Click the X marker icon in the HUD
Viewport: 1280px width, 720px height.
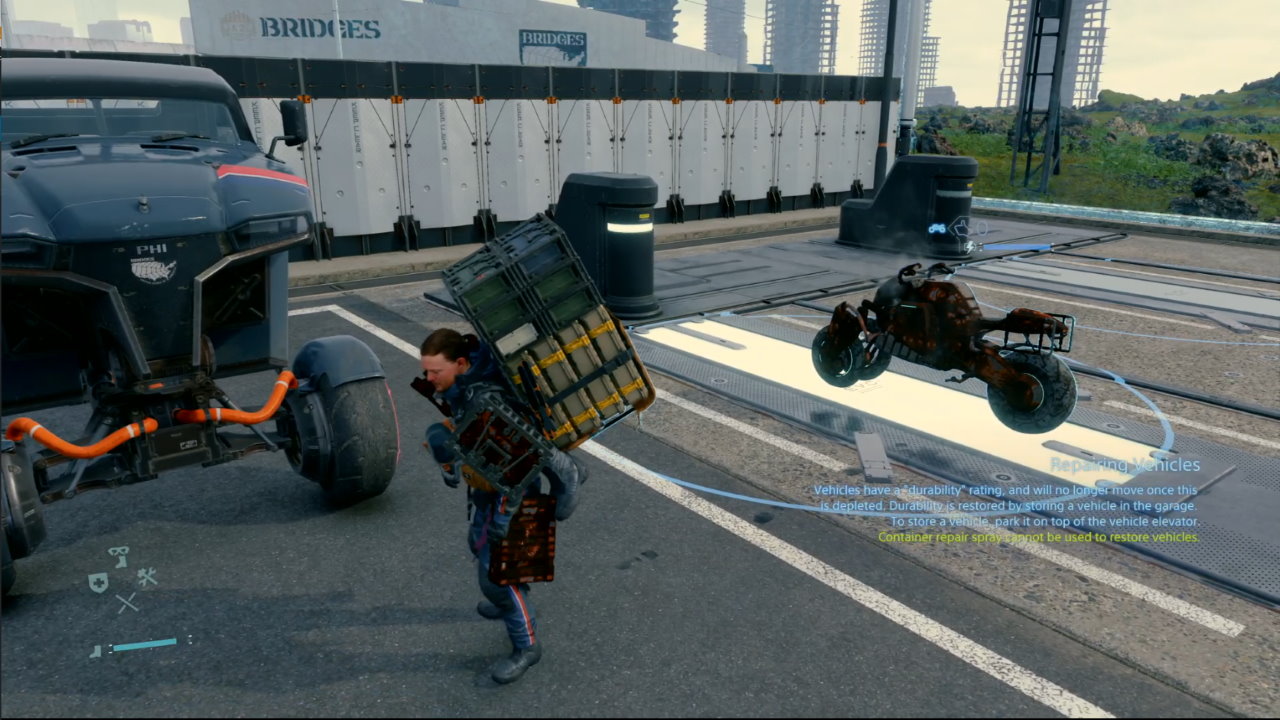[127, 602]
